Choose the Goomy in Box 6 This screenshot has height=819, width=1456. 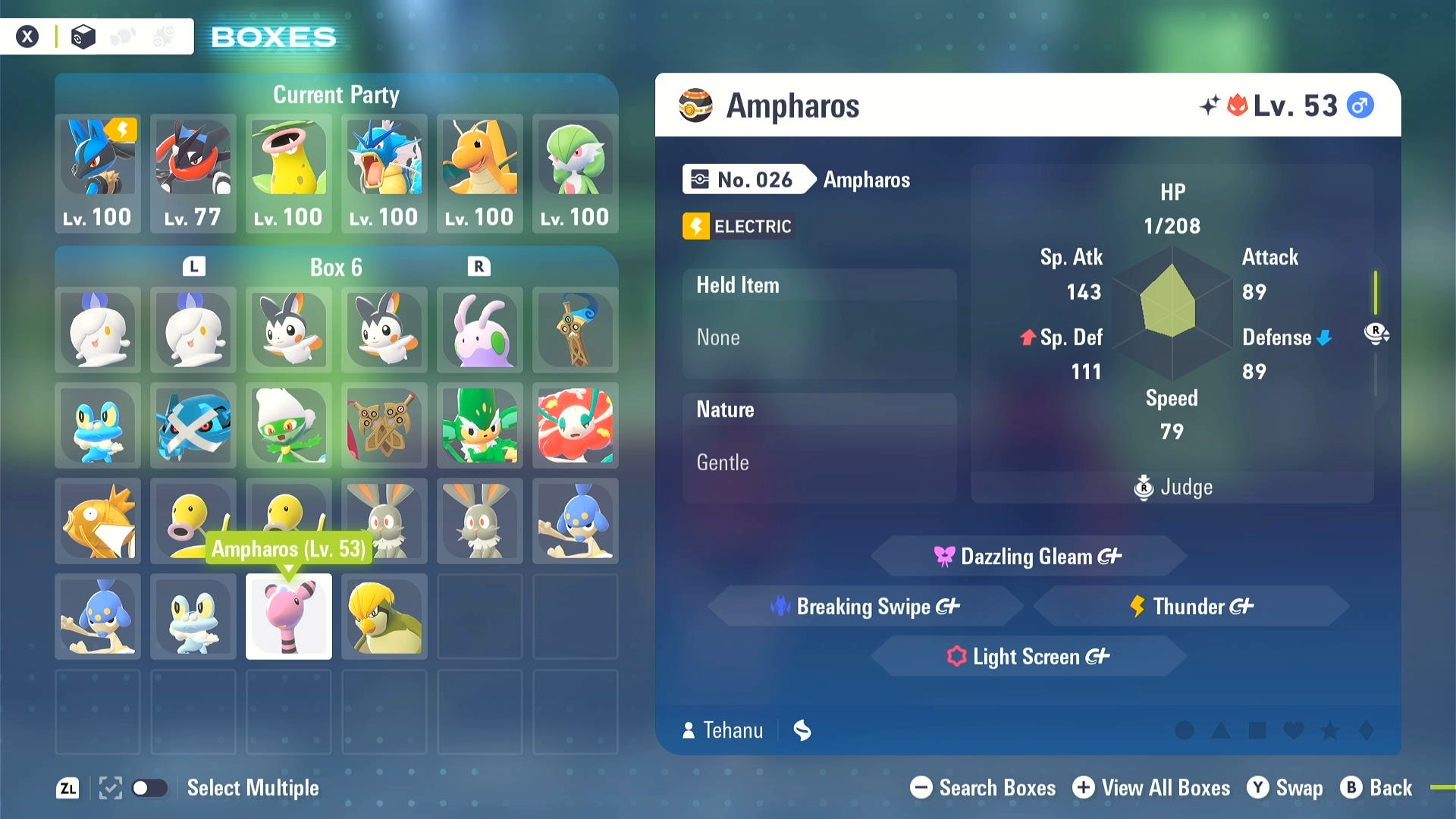coord(480,330)
